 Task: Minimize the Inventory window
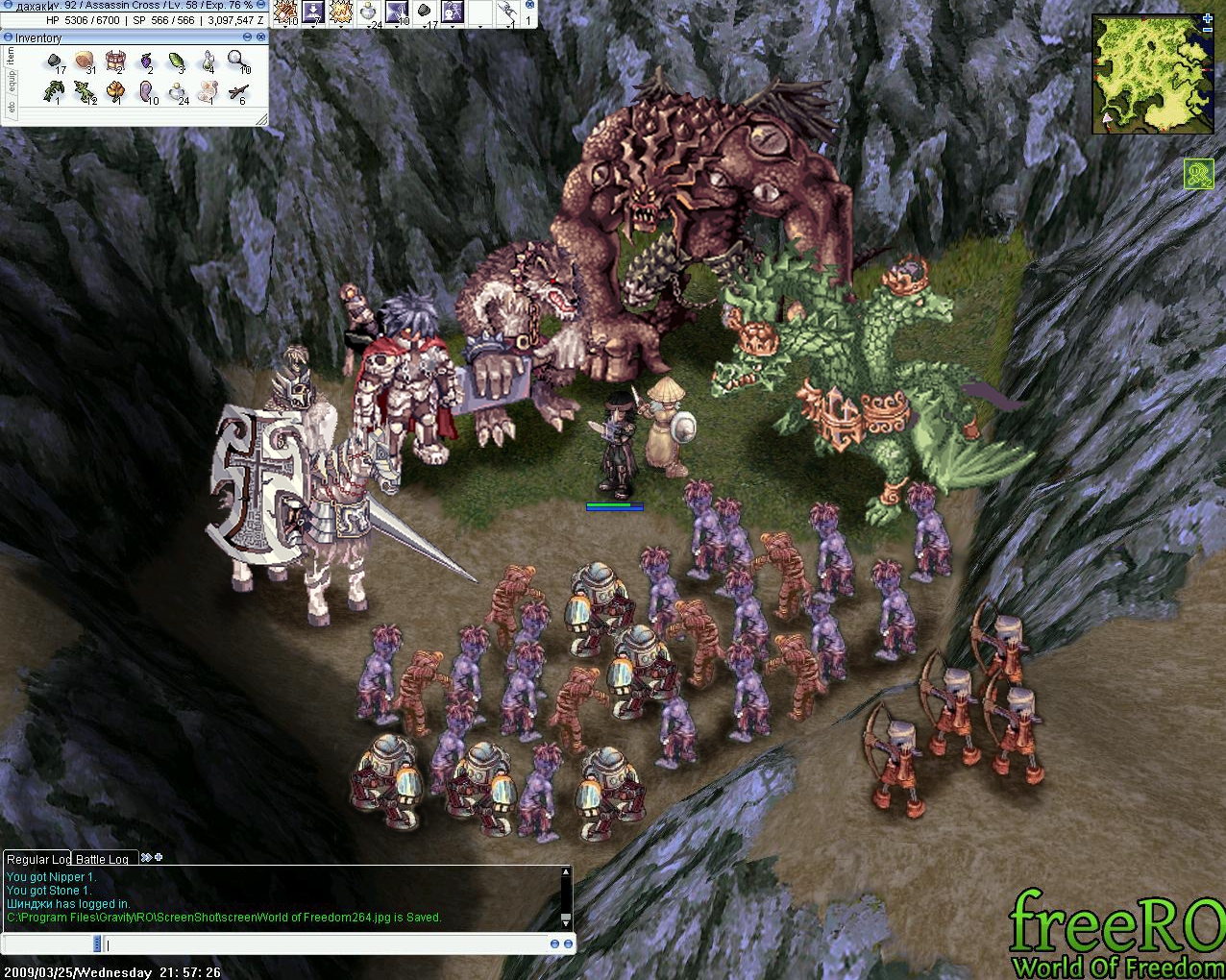[247, 37]
